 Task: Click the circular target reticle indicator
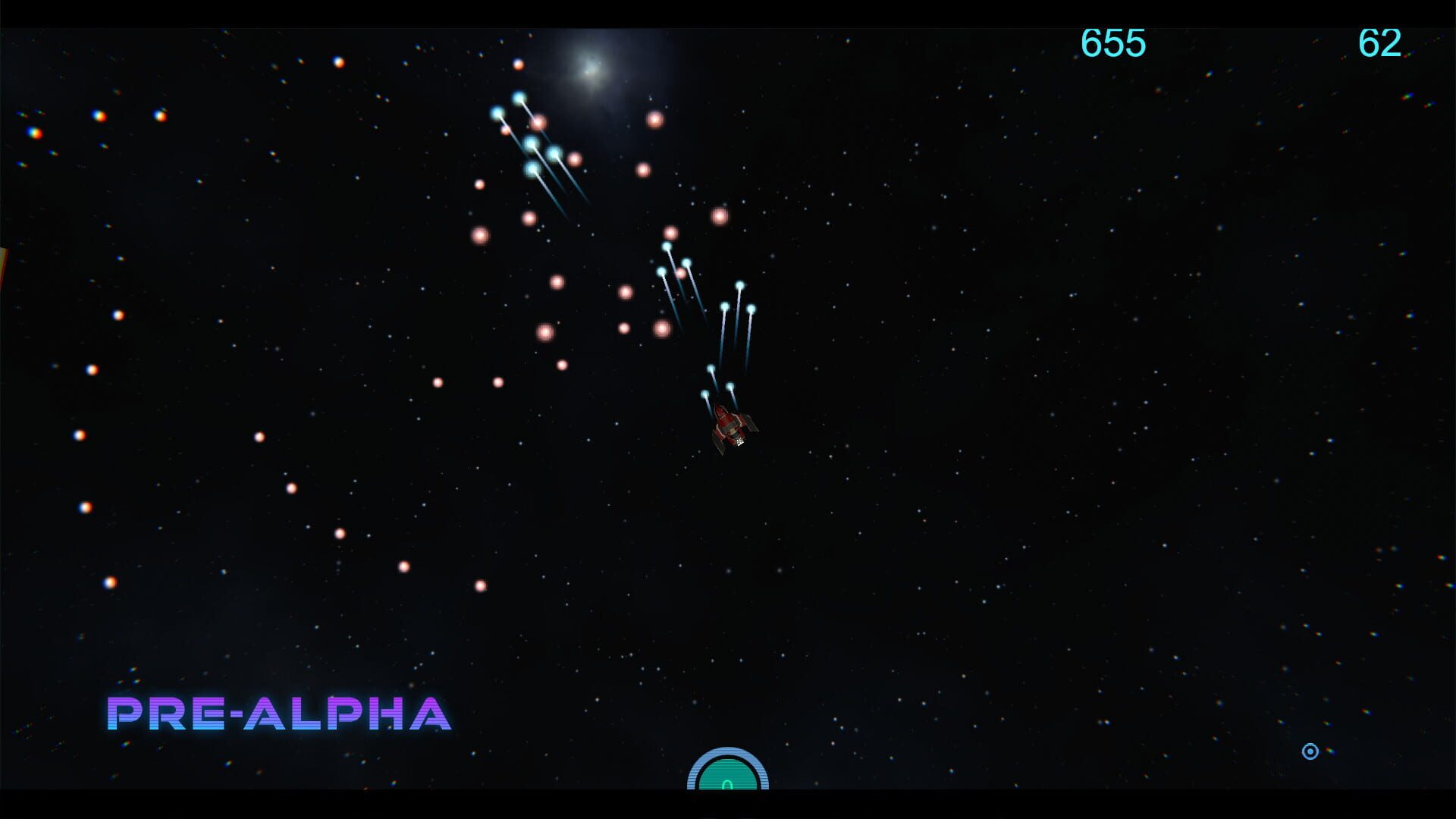1311,752
